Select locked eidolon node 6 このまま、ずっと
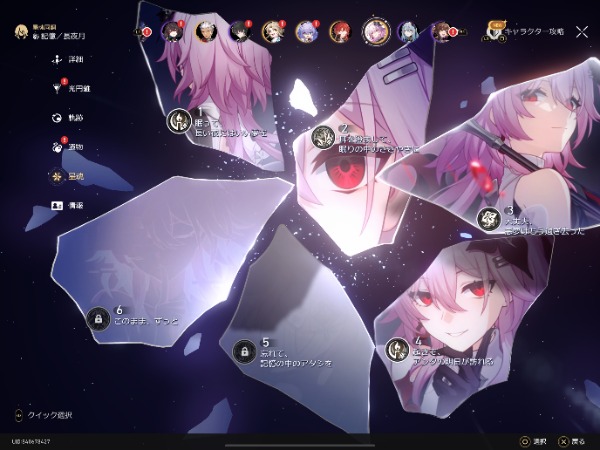This screenshot has height=450, width=600. pos(98,319)
